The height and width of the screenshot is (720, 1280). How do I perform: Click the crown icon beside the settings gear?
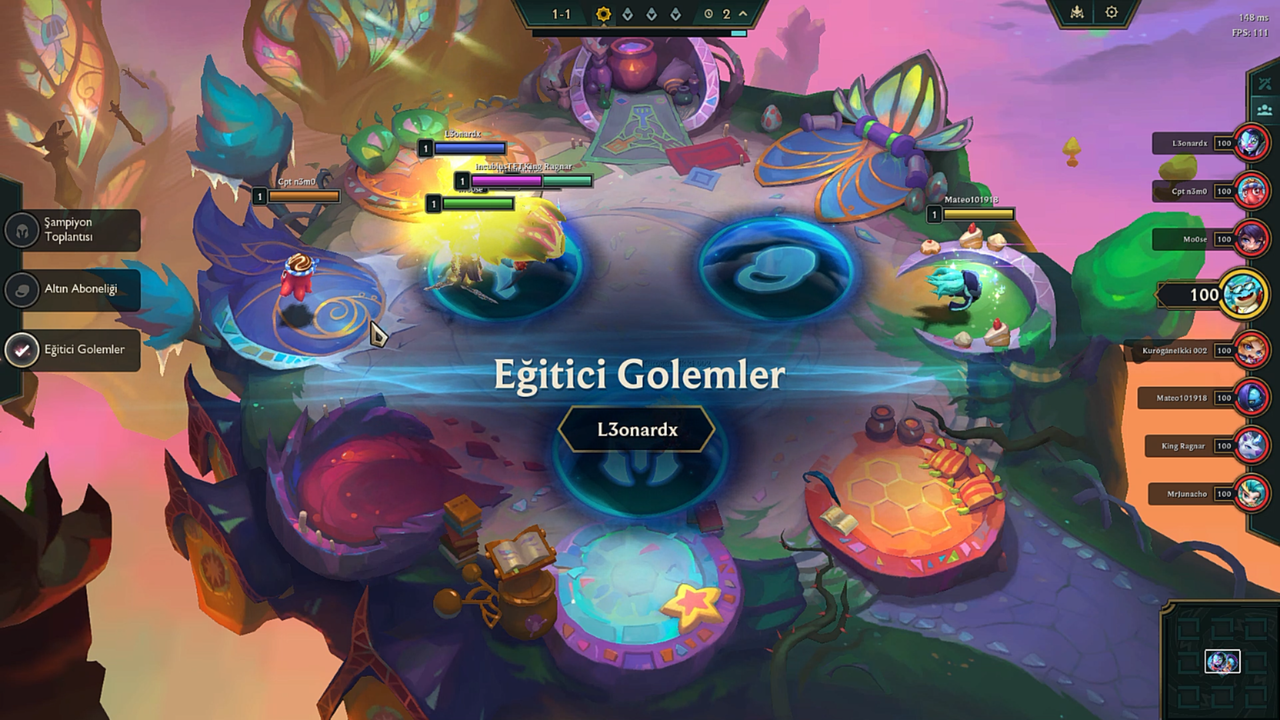pyautogui.click(x=1077, y=13)
